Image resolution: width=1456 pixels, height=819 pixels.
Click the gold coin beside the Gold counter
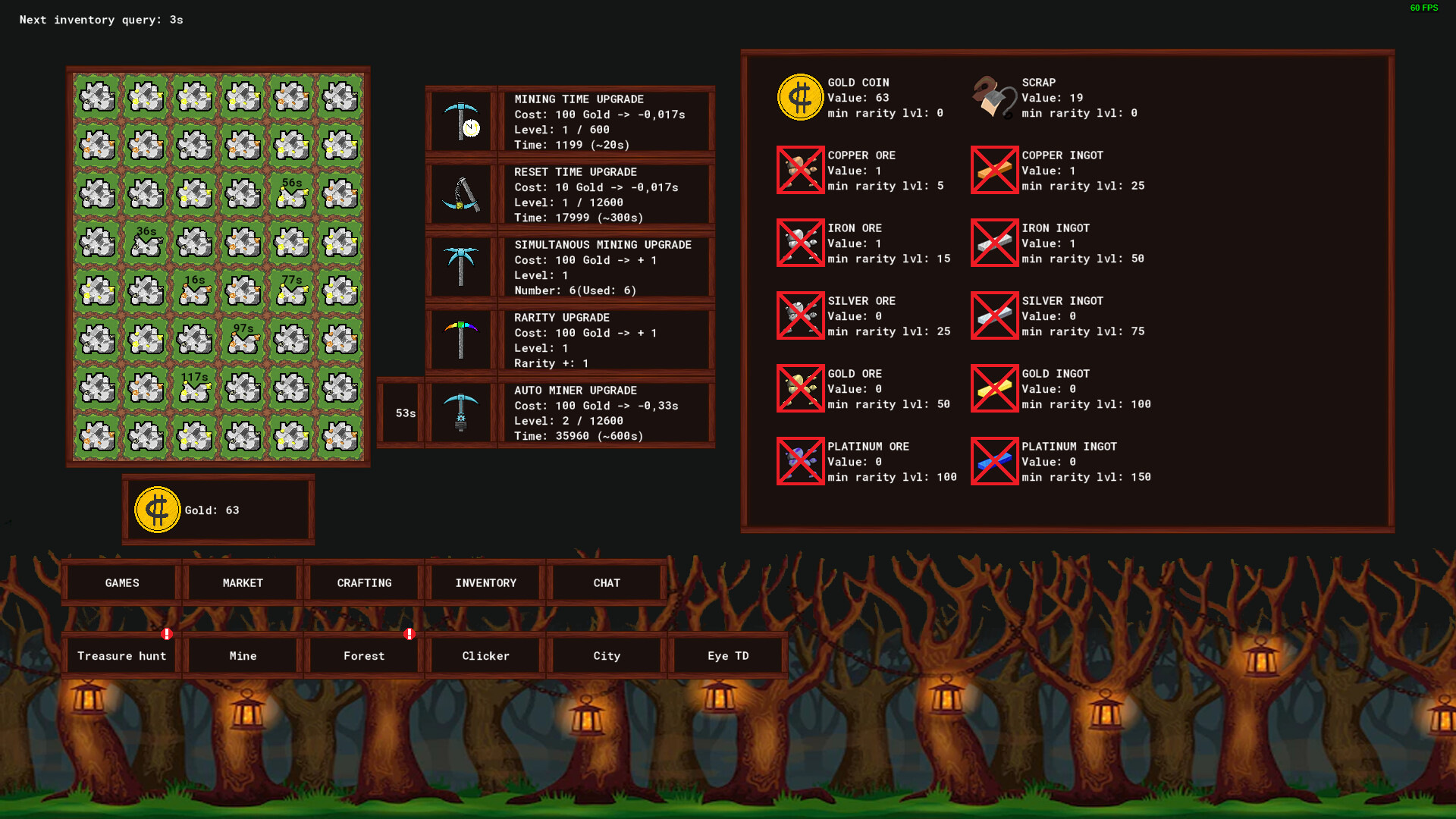pyautogui.click(x=157, y=510)
